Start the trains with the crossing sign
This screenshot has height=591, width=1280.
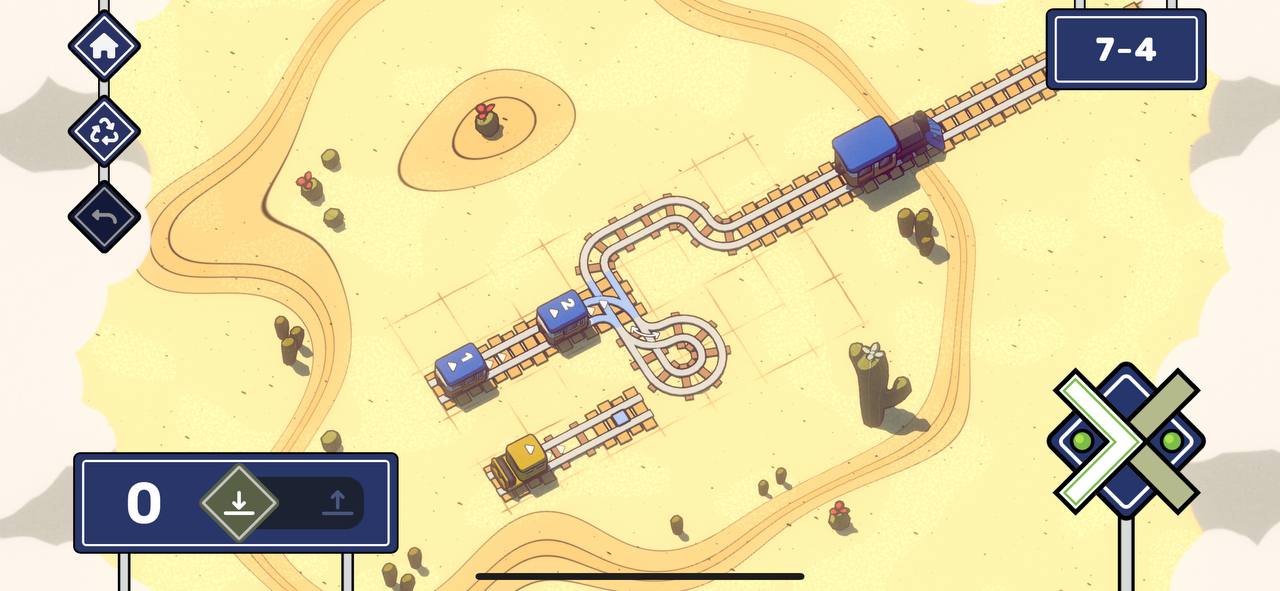pos(1126,440)
